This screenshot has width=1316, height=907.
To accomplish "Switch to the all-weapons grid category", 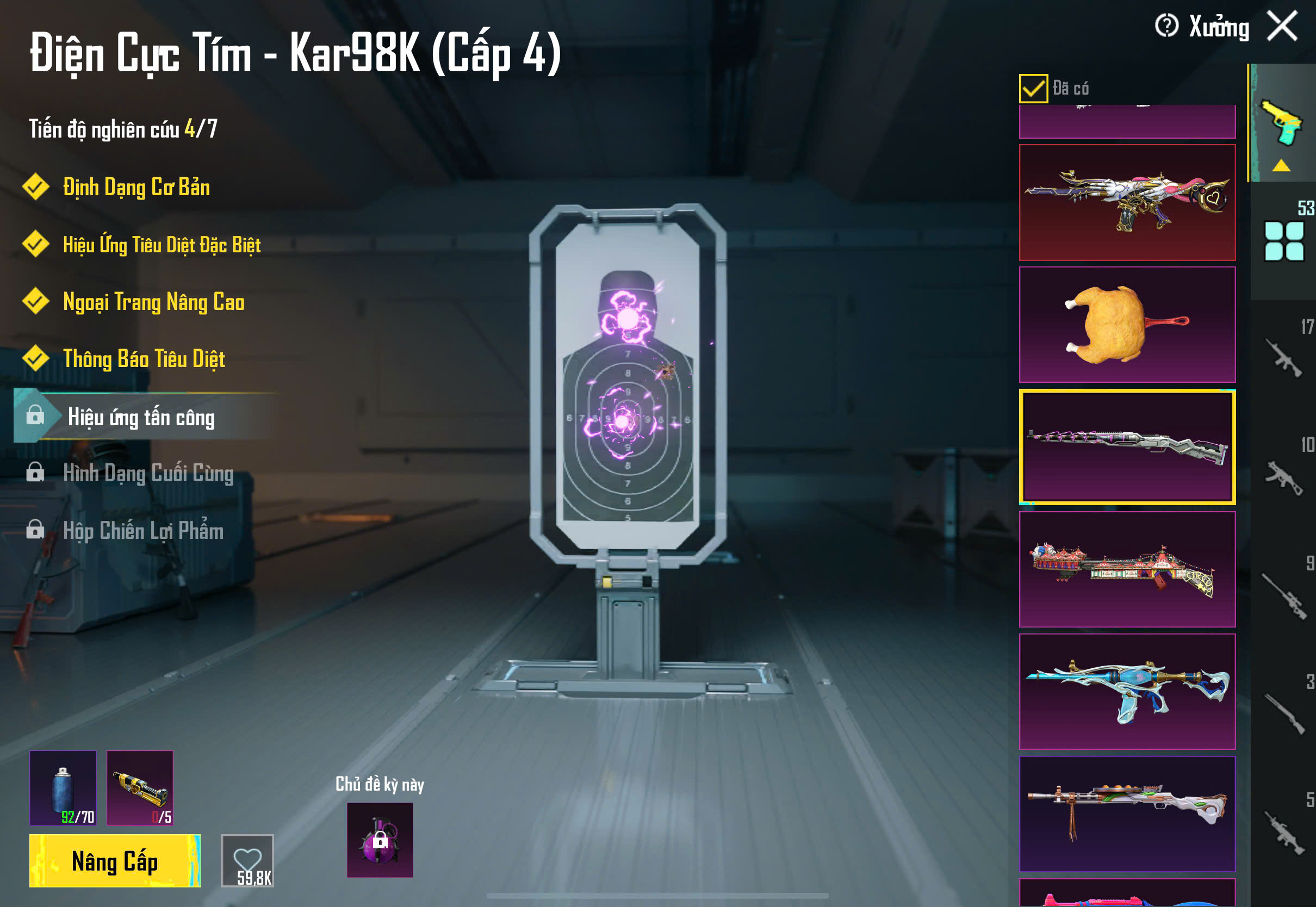I will [1283, 241].
